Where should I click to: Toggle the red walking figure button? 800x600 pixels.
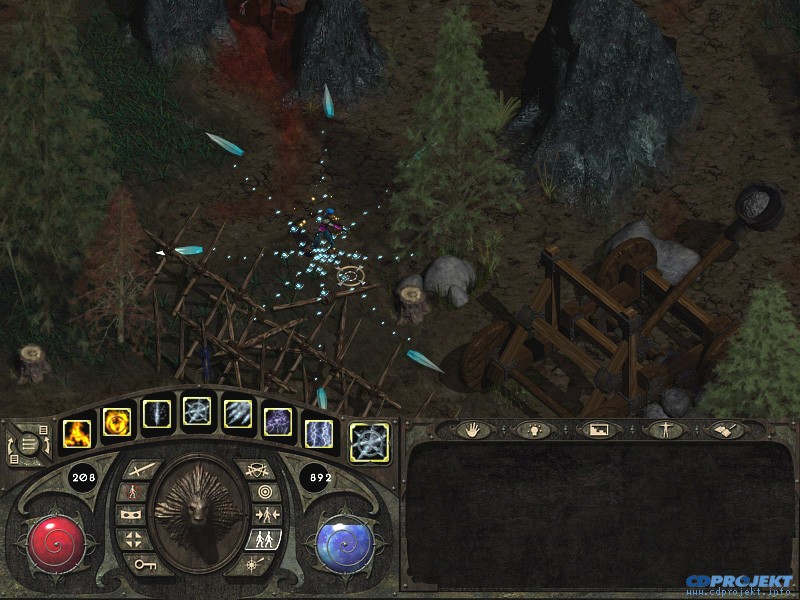pos(132,492)
